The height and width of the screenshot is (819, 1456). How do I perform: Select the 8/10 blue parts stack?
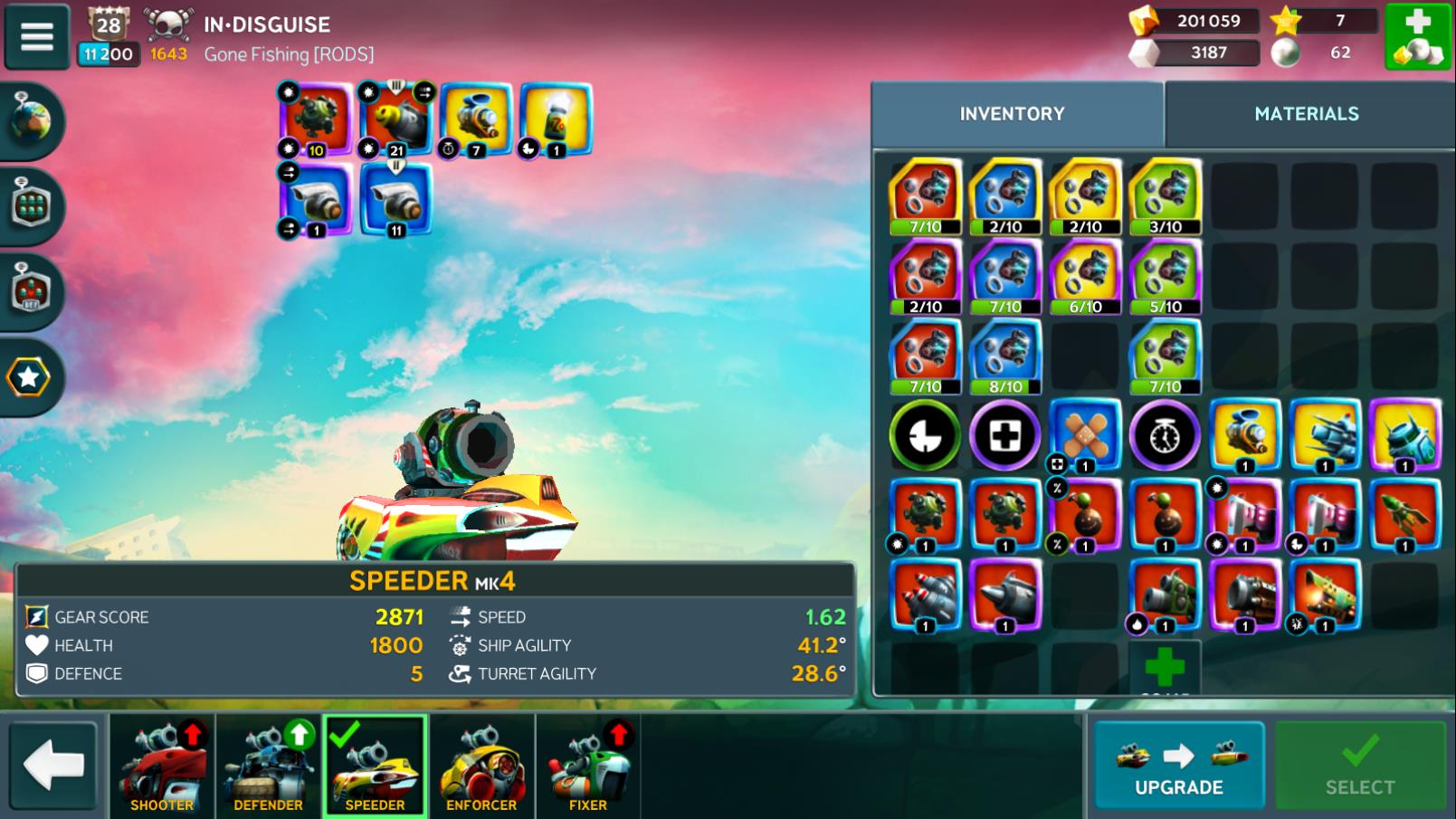tap(1004, 357)
